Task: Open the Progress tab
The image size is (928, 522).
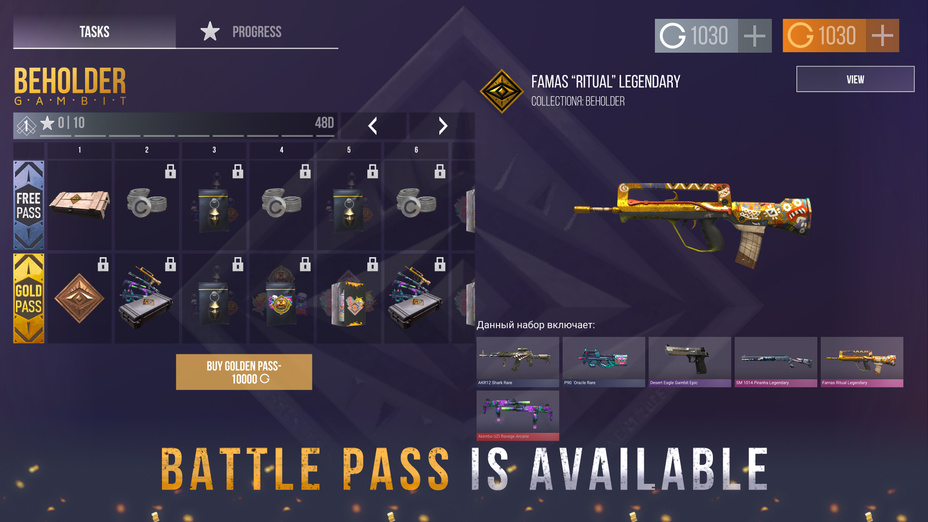Action: (x=257, y=32)
